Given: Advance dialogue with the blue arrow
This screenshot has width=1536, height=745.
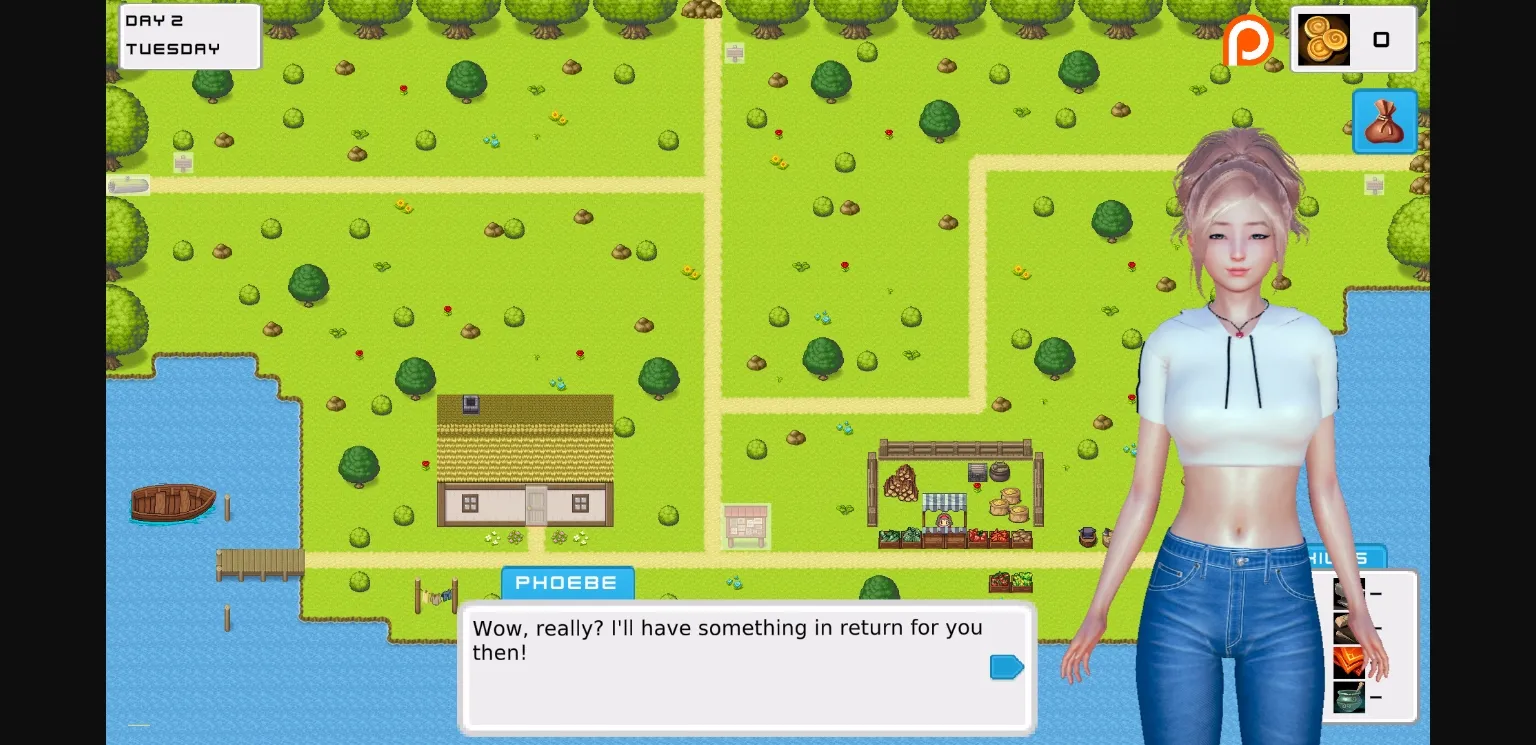Looking at the screenshot, I should [1006, 666].
